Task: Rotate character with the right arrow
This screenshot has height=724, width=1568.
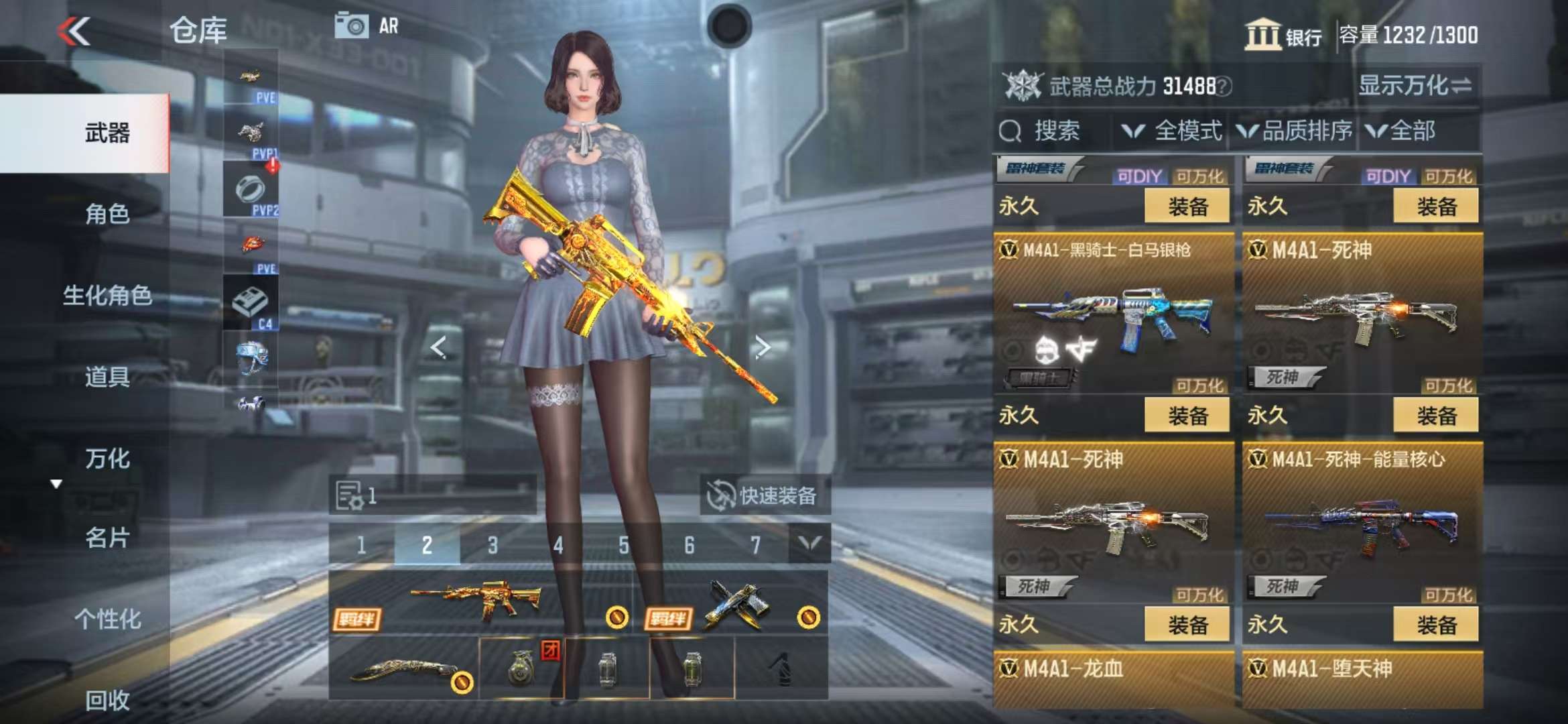Action: 762,347
